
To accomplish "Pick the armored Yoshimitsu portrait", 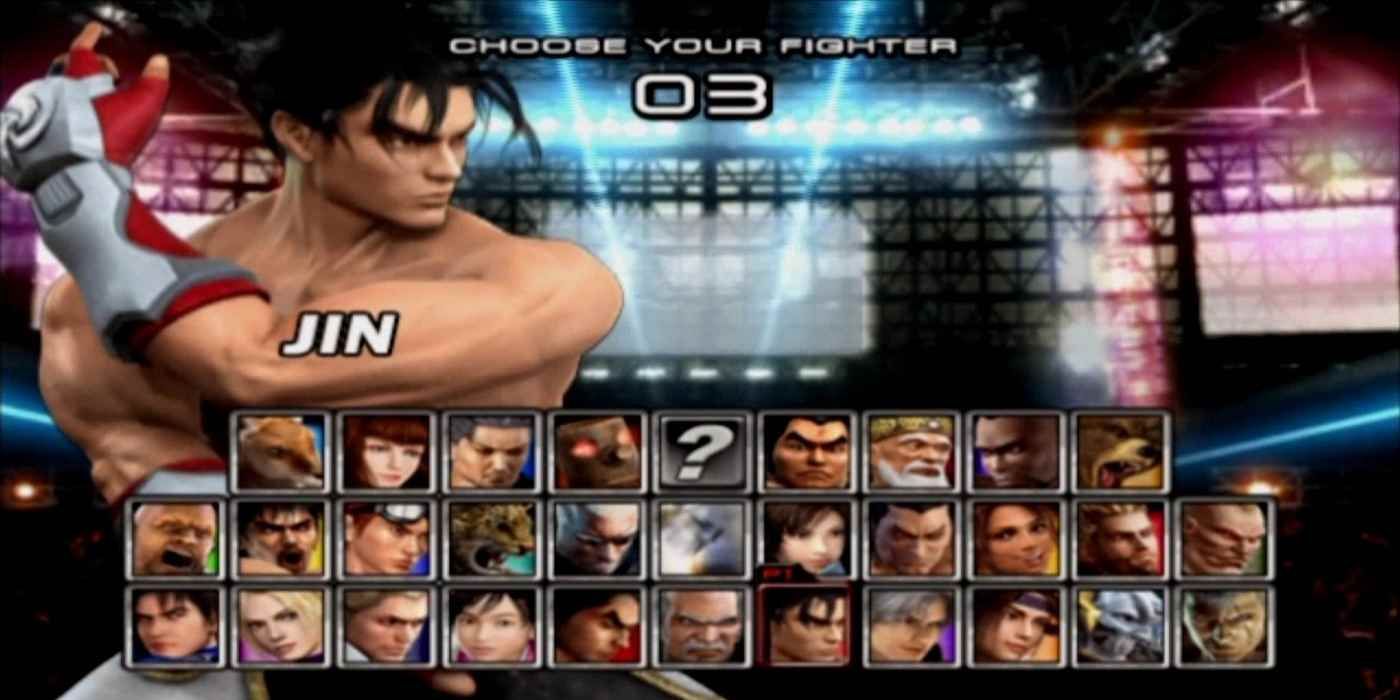I will [x=1121, y=626].
